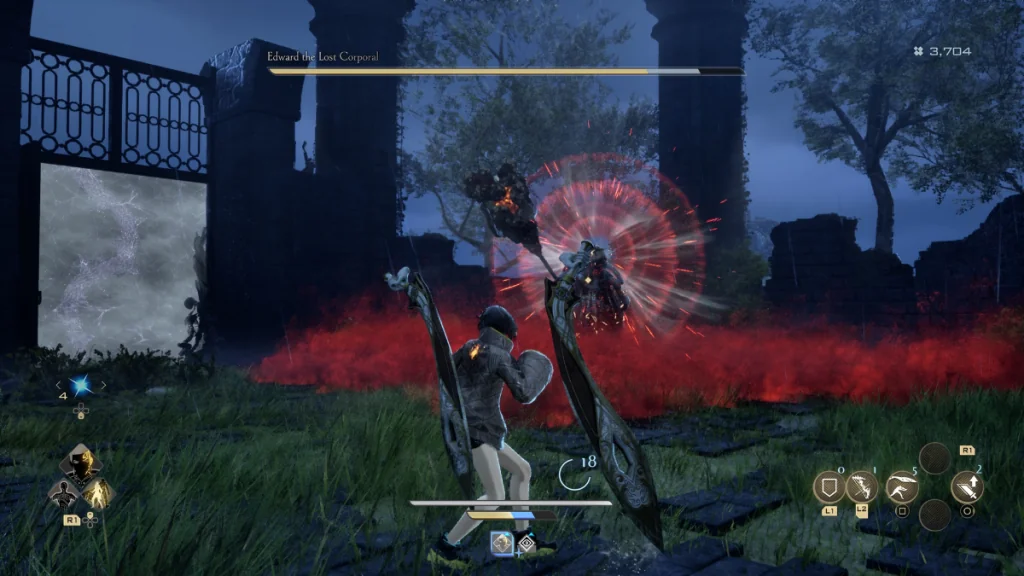
Task: Cycle to the previous quick item arrow
Action: pos(59,385)
